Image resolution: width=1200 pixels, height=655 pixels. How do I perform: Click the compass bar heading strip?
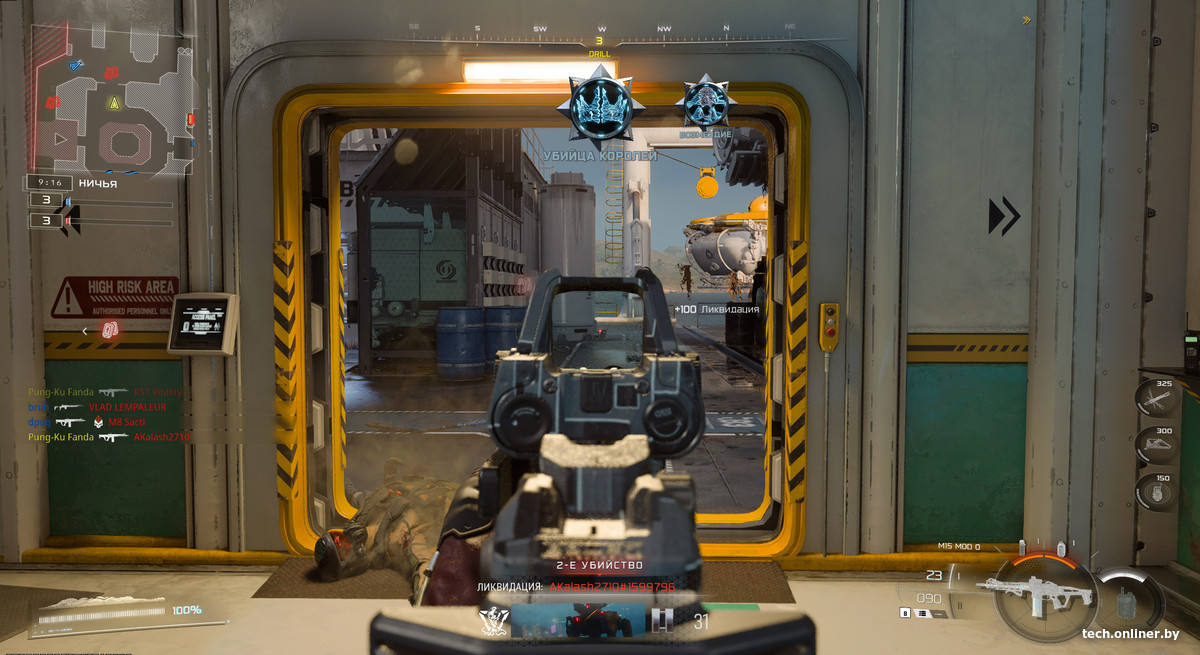[x=602, y=30]
